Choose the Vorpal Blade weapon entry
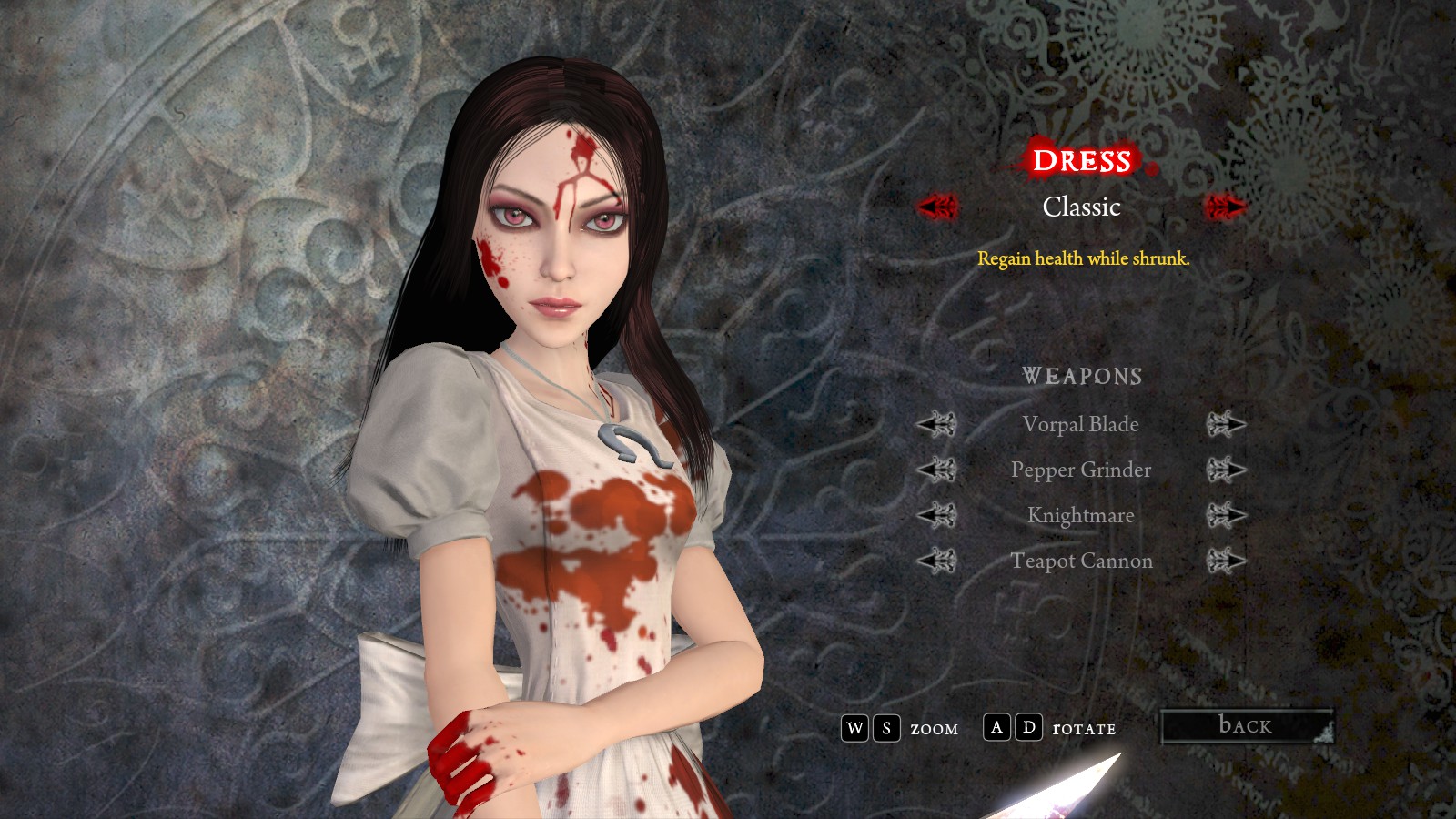The image size is (1456, 819). (1081, 424)
